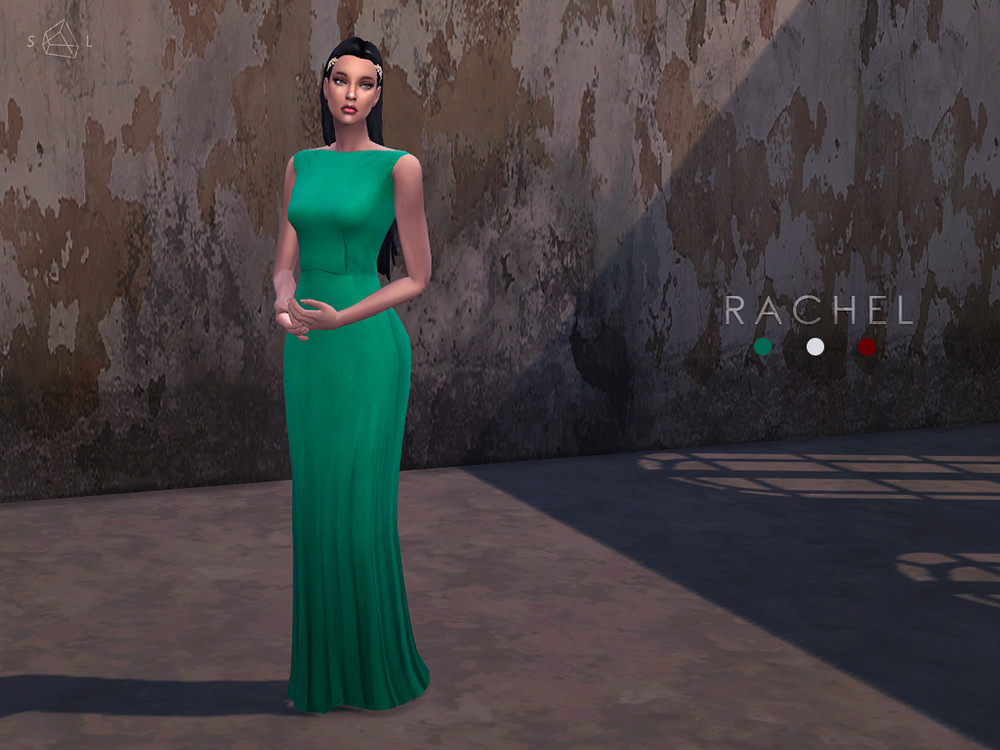Pick the dark red color swatch
1000x750 pixels.
[x=867, y=347]
